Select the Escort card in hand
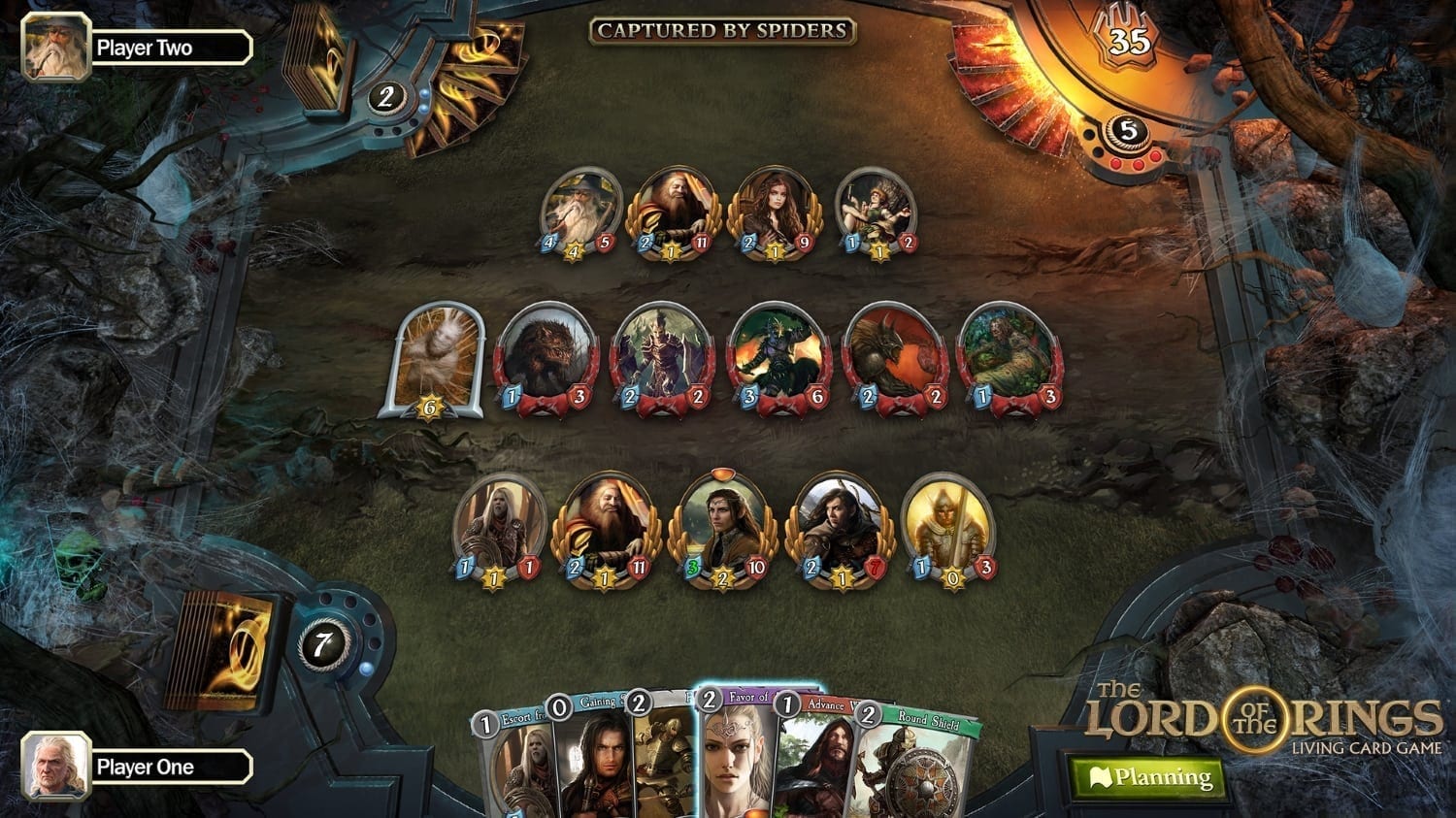Image resolution: width=1456 pixels, height=818 pixels. click(513, 767)
